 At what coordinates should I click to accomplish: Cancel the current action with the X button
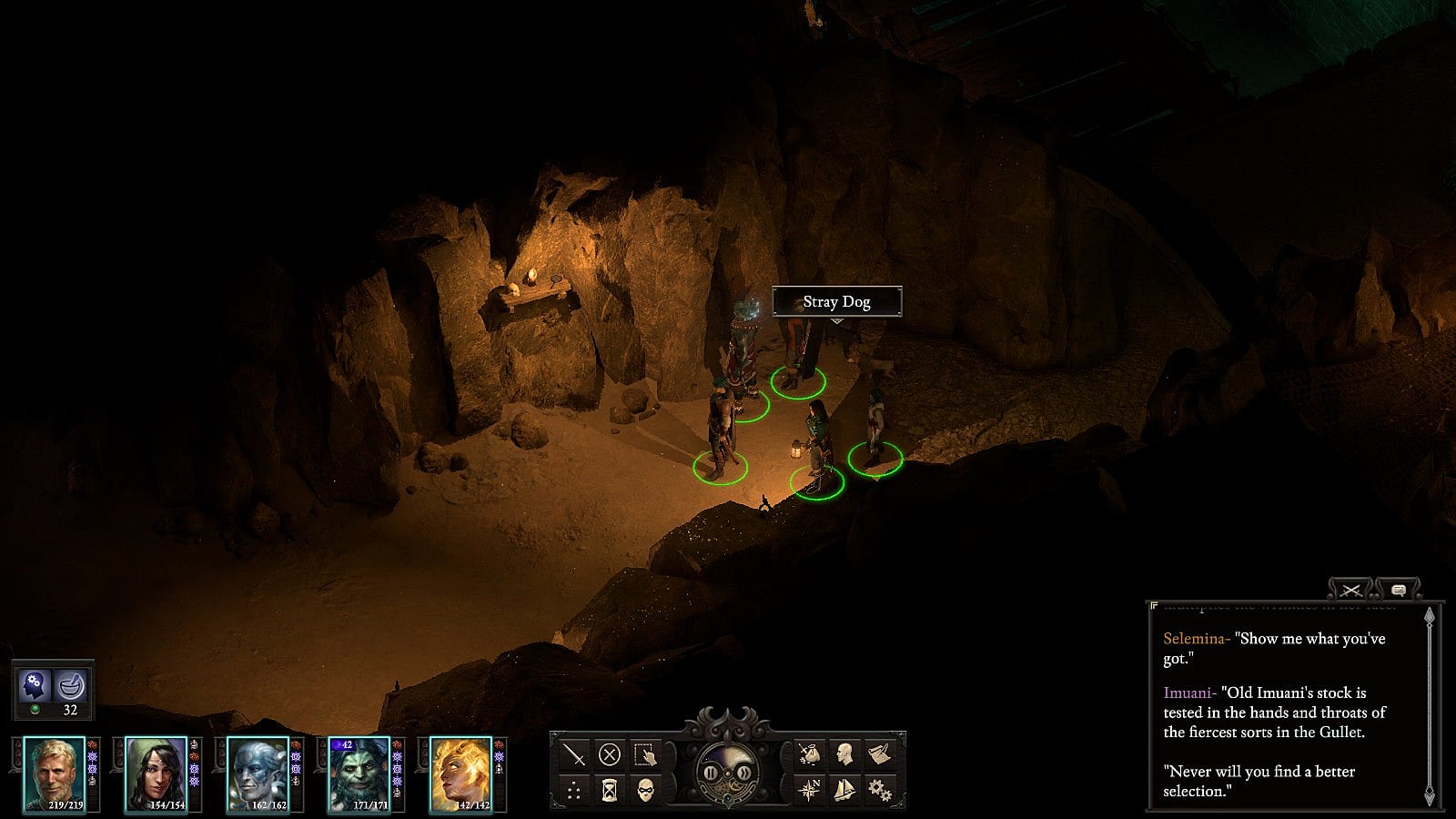[610, 754]
